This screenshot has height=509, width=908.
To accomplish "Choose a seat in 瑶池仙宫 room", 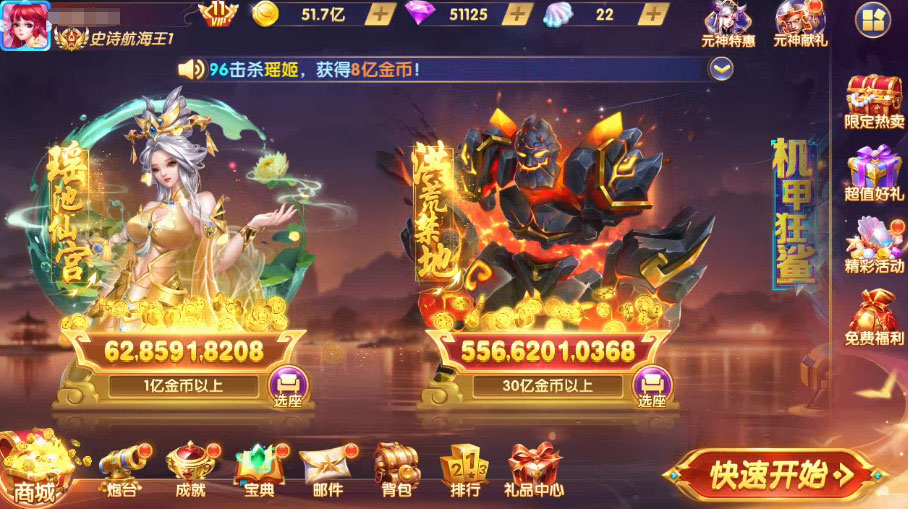I will pyautogui.click(x=287, y=386).
